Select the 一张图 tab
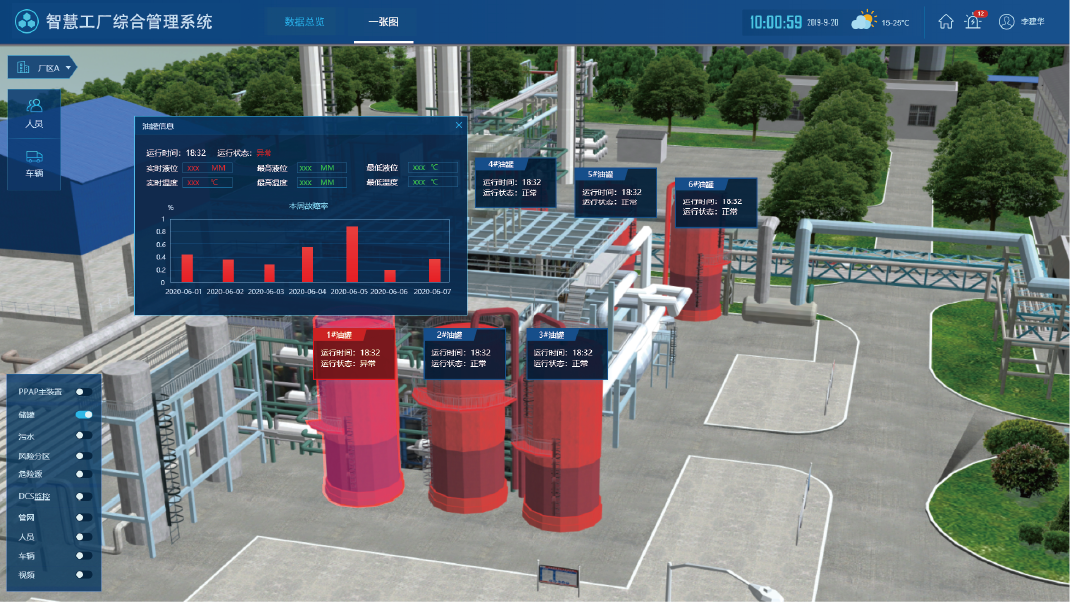The image size is (1070, 602). [x=383, y=21]
